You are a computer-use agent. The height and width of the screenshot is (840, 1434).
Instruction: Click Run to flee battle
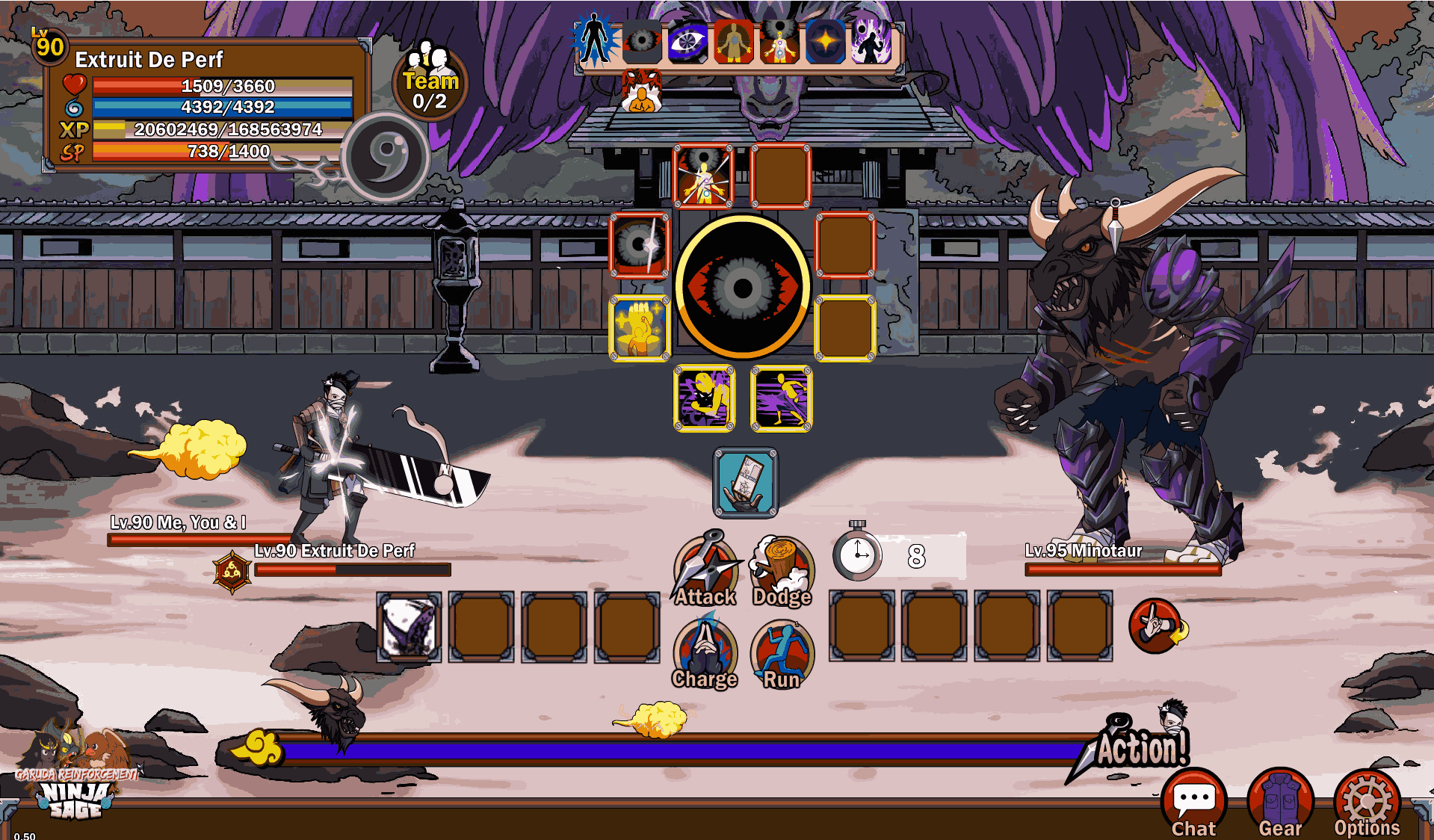pos(782,652)
